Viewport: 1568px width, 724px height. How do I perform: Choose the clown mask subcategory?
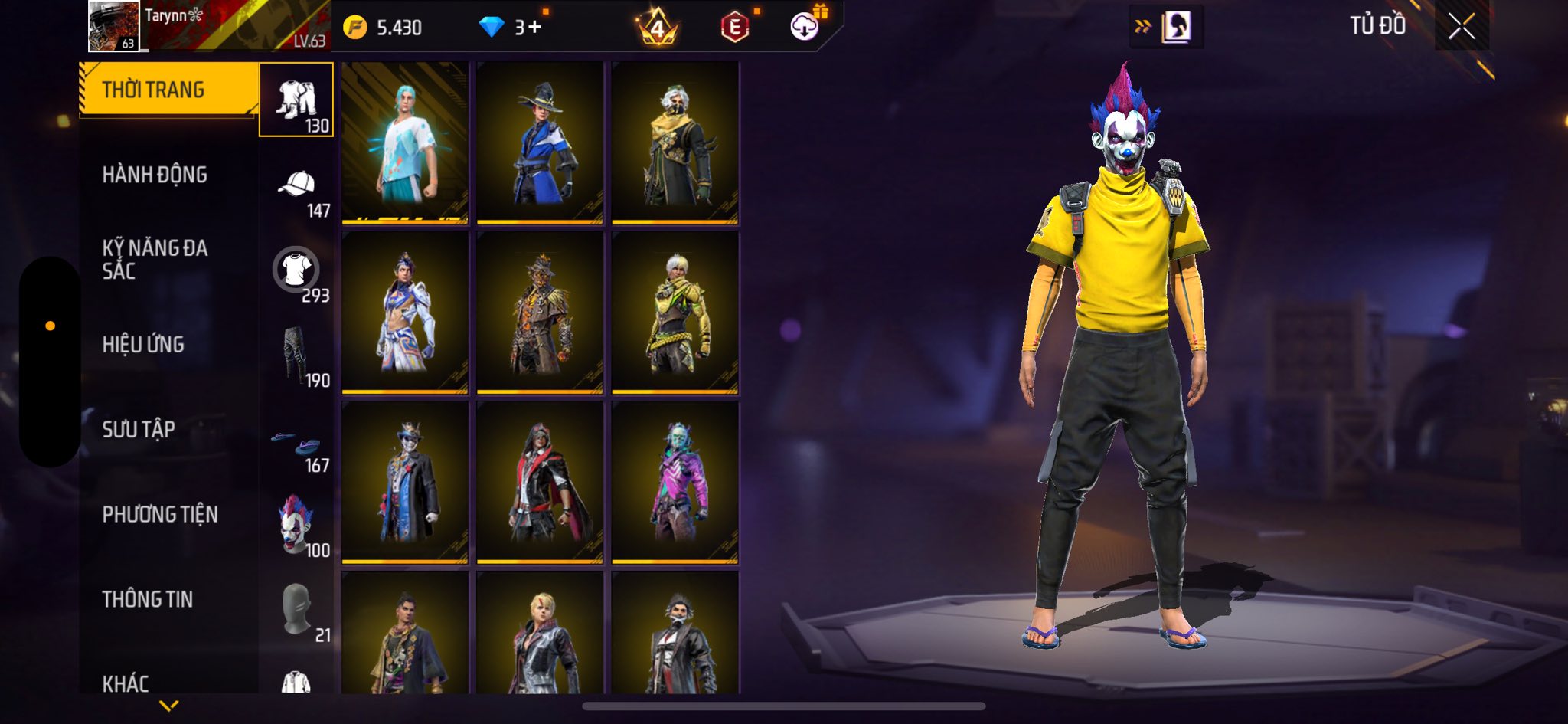[x=297, y=526]
